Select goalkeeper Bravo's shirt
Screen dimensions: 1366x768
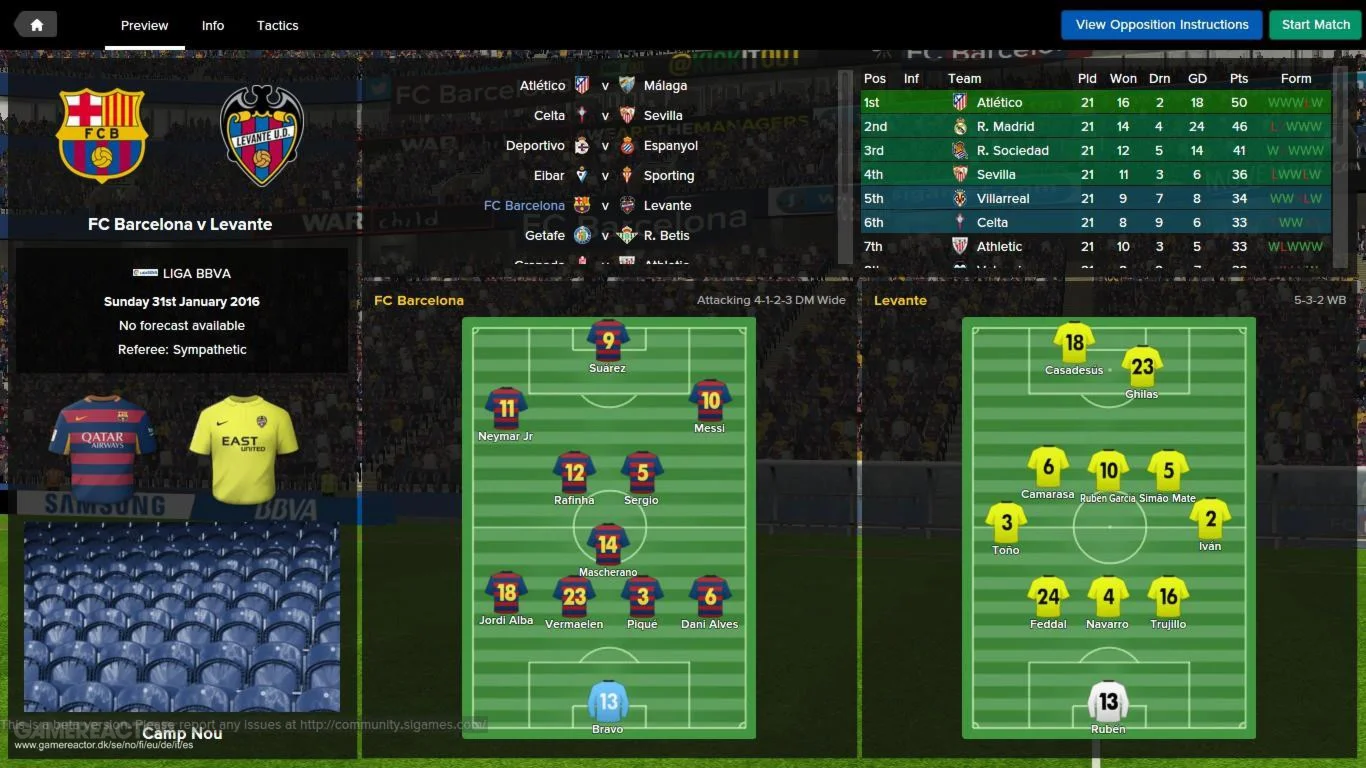pos(608,701)
